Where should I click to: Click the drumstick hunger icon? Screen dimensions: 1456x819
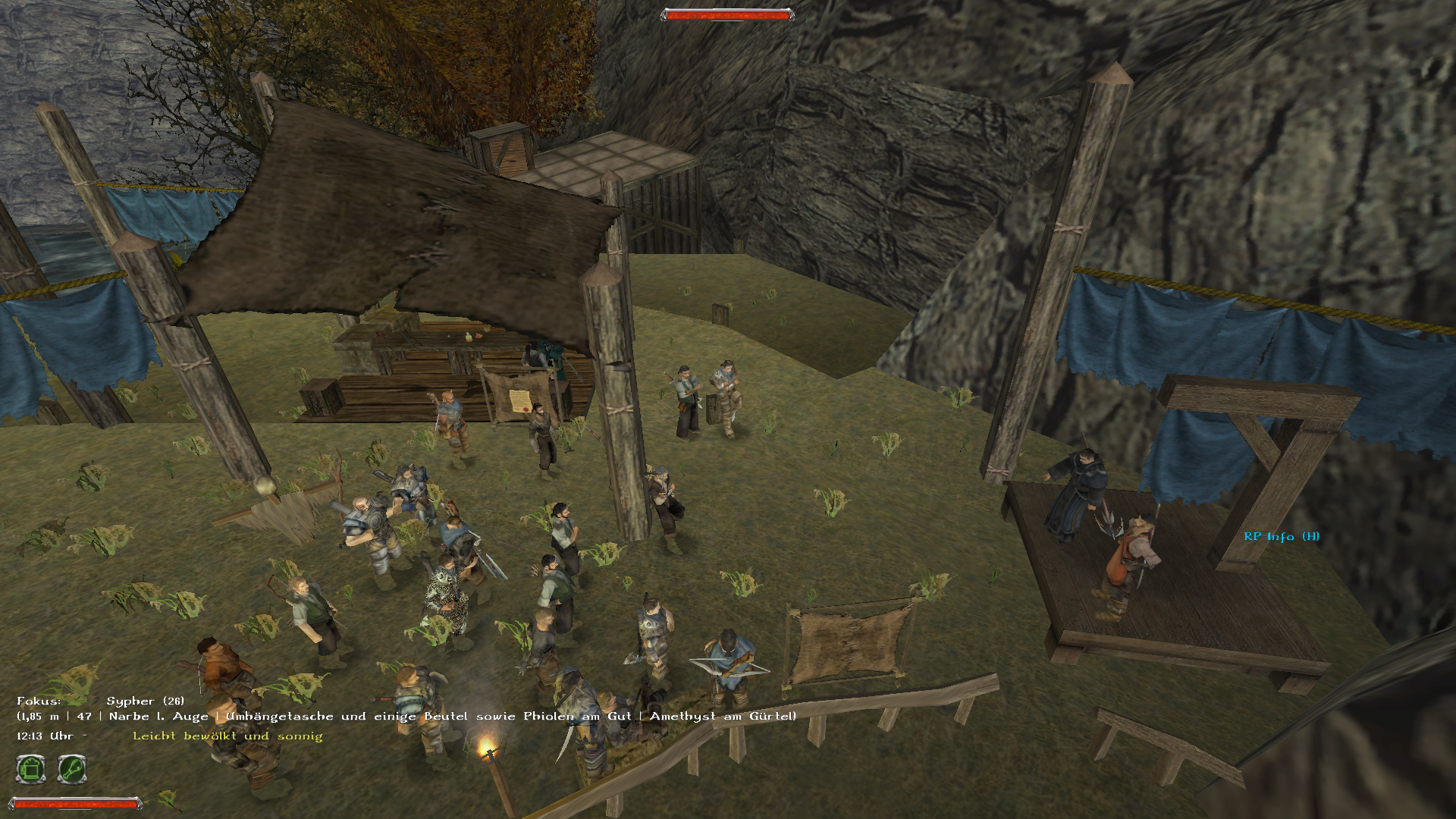point(72,769)
